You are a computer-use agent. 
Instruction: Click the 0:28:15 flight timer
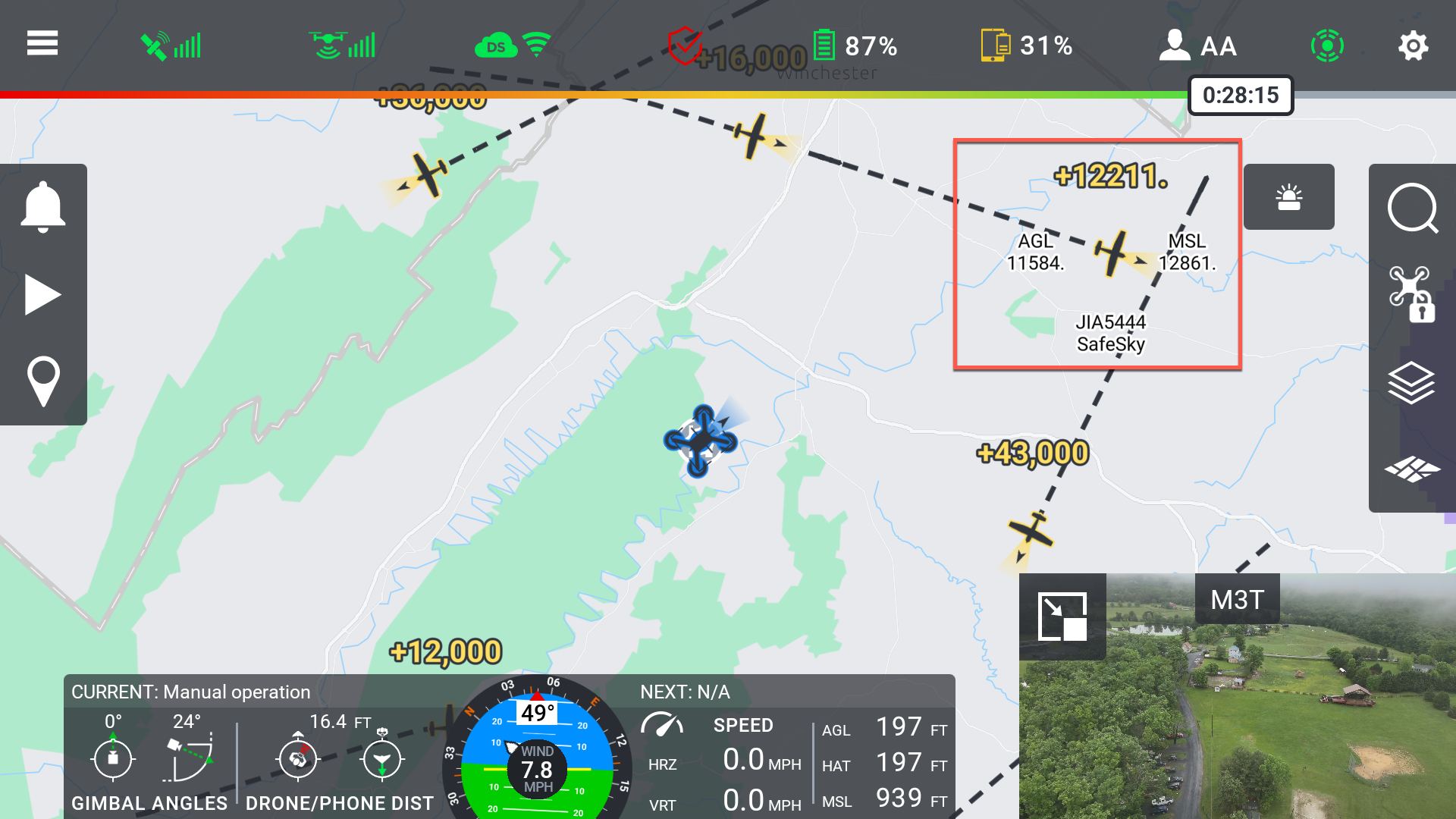click(1241, 96)
